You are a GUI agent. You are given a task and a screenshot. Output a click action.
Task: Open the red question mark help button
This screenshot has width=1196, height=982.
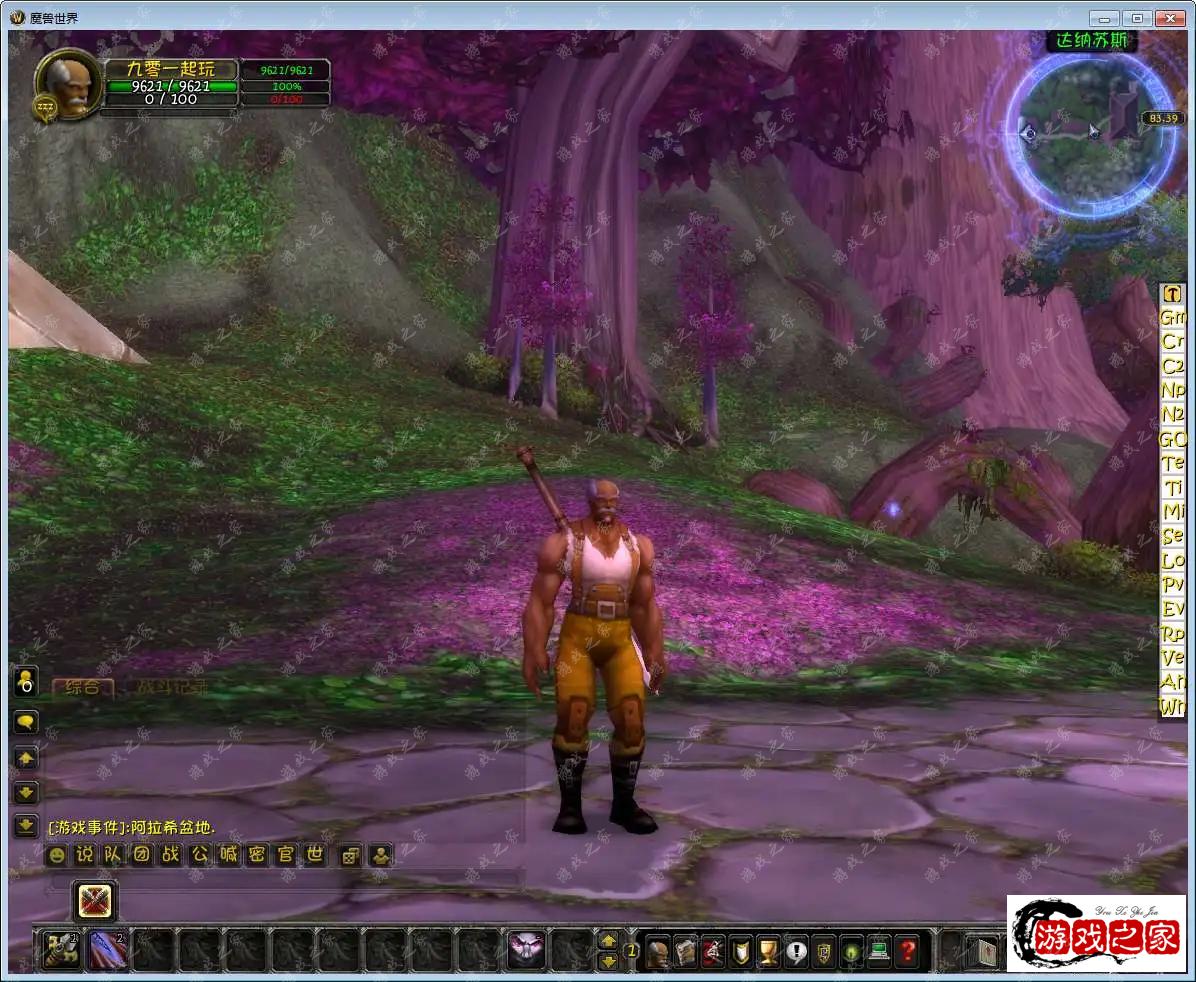[x=906, y=950]
